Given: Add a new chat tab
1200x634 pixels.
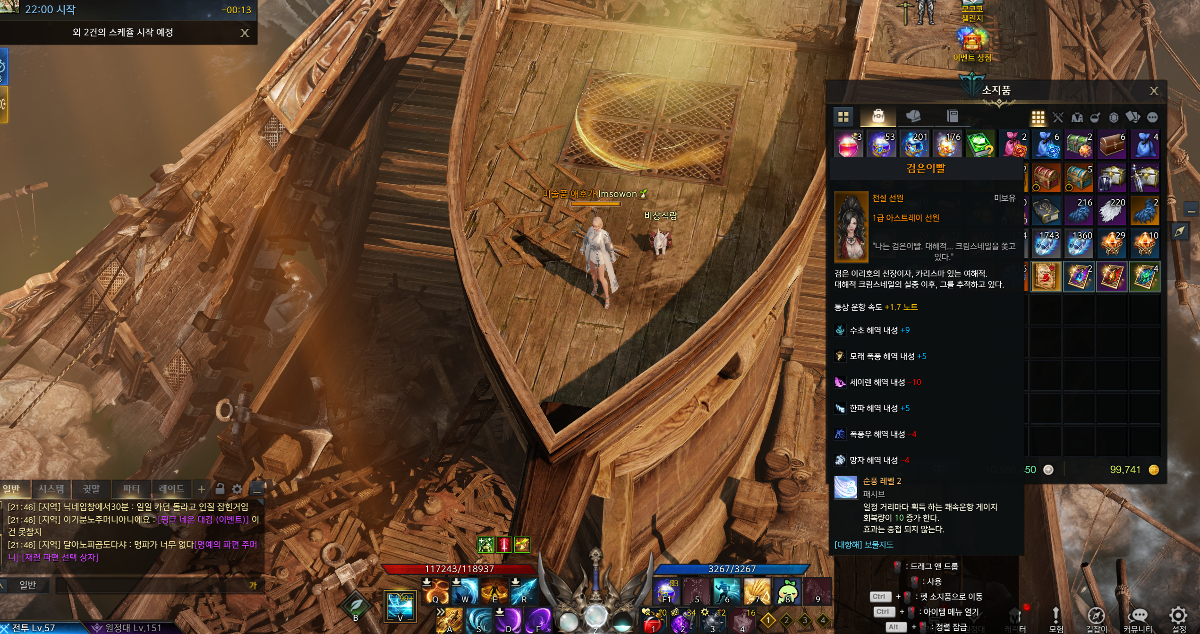Looking at the screenshot, I should coord(201,489).
